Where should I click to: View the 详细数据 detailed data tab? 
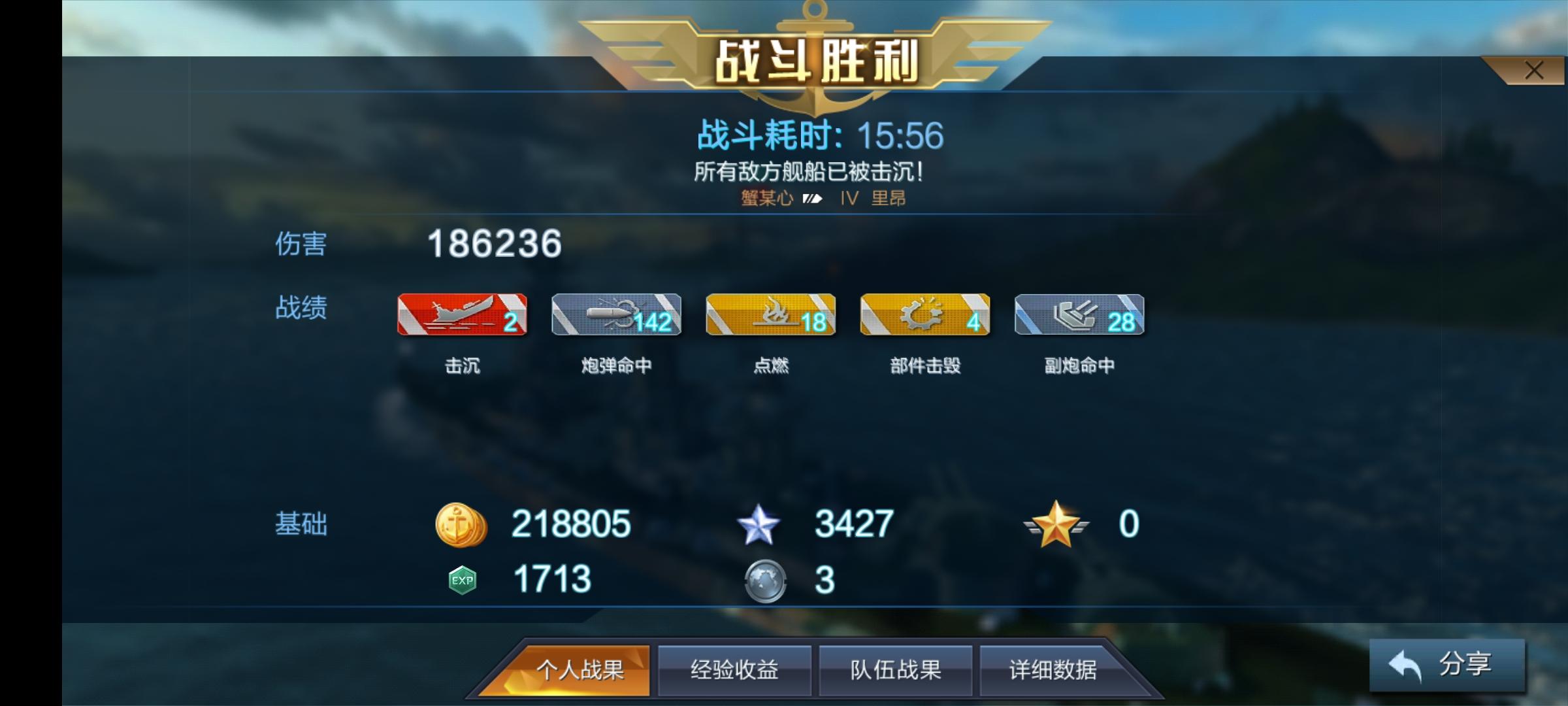1053,669
